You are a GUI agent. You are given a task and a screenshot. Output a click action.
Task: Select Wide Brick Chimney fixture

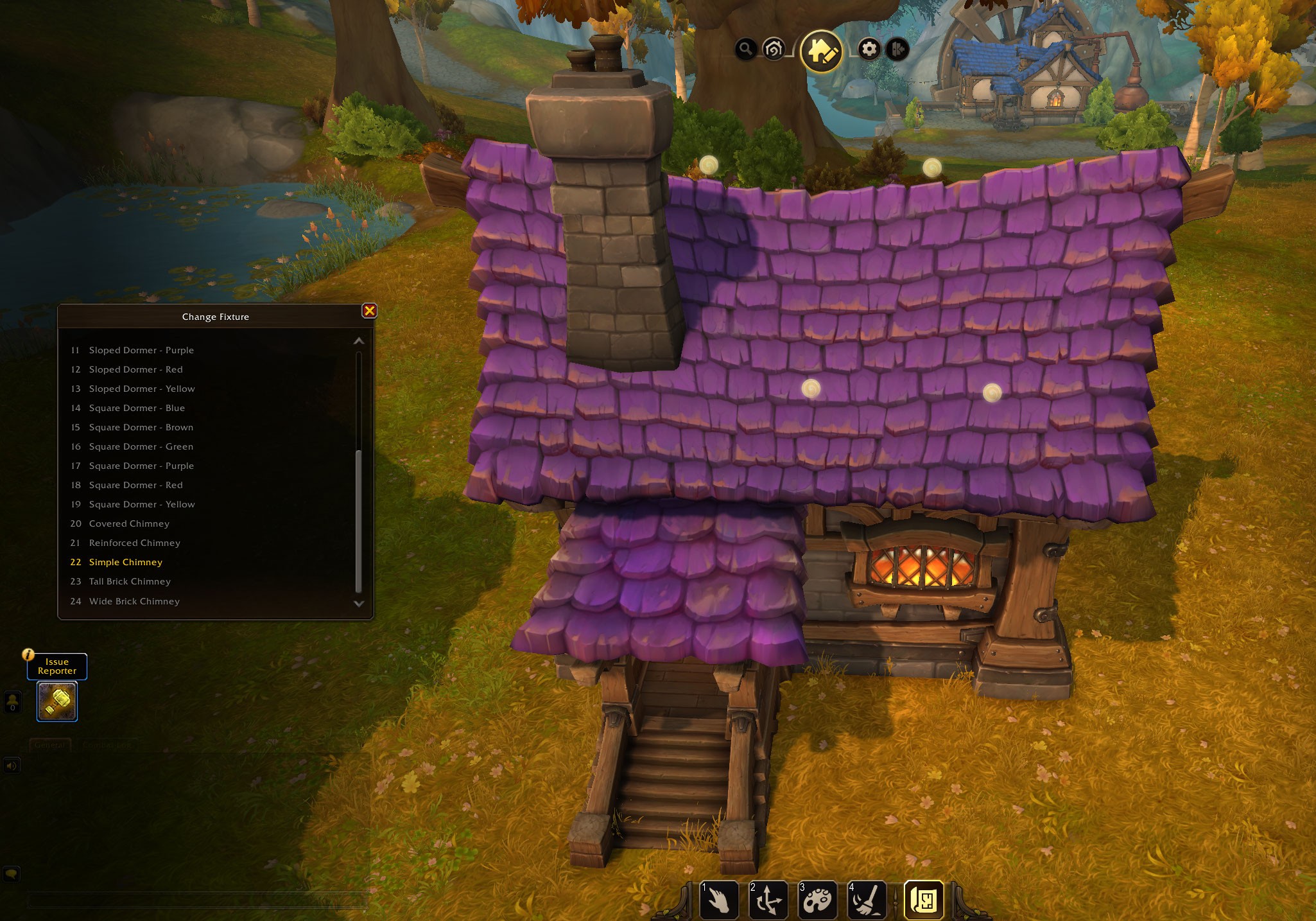click(134, 601)
